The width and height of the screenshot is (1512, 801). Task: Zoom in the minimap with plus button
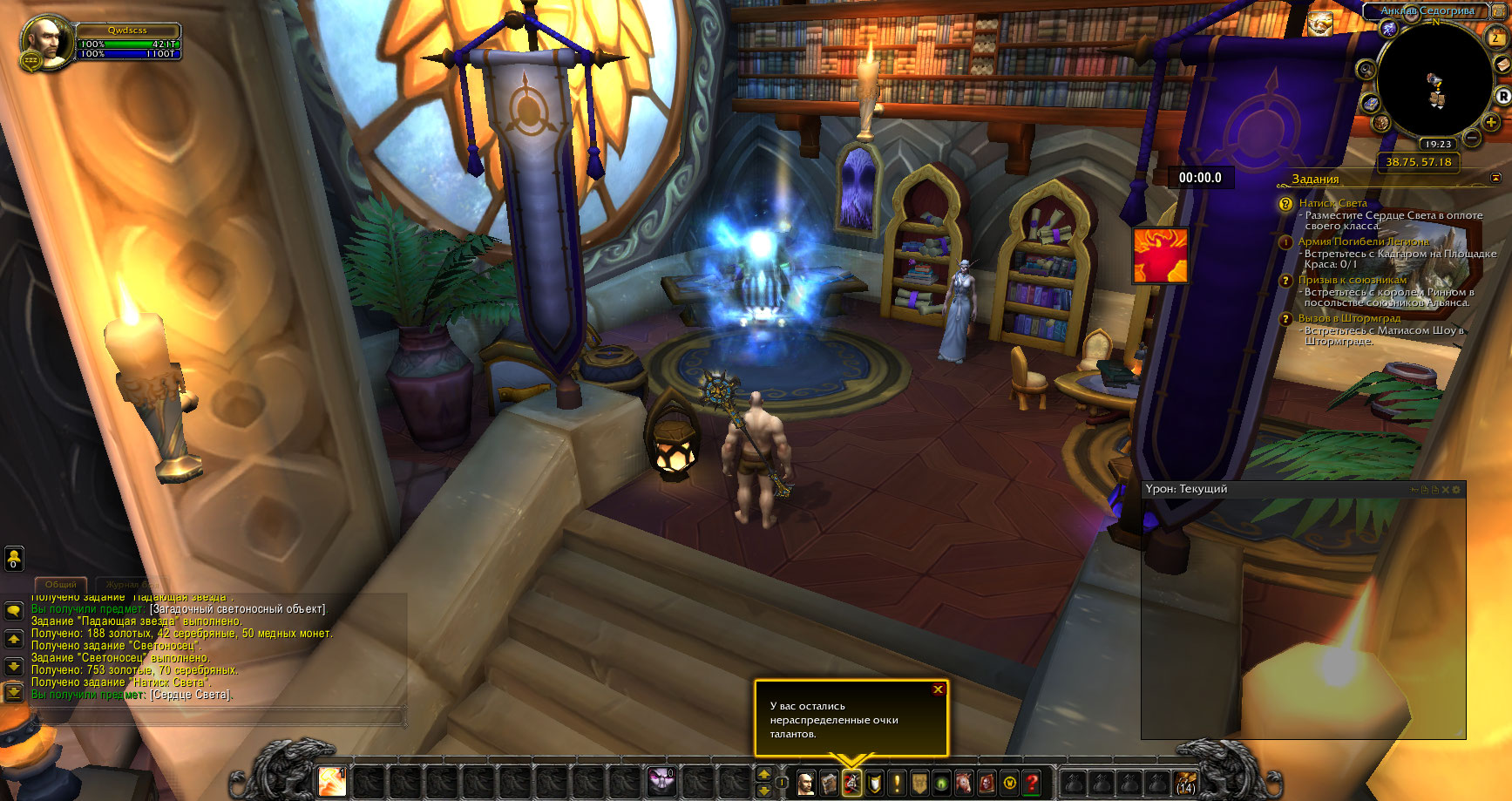[1491, 122]
